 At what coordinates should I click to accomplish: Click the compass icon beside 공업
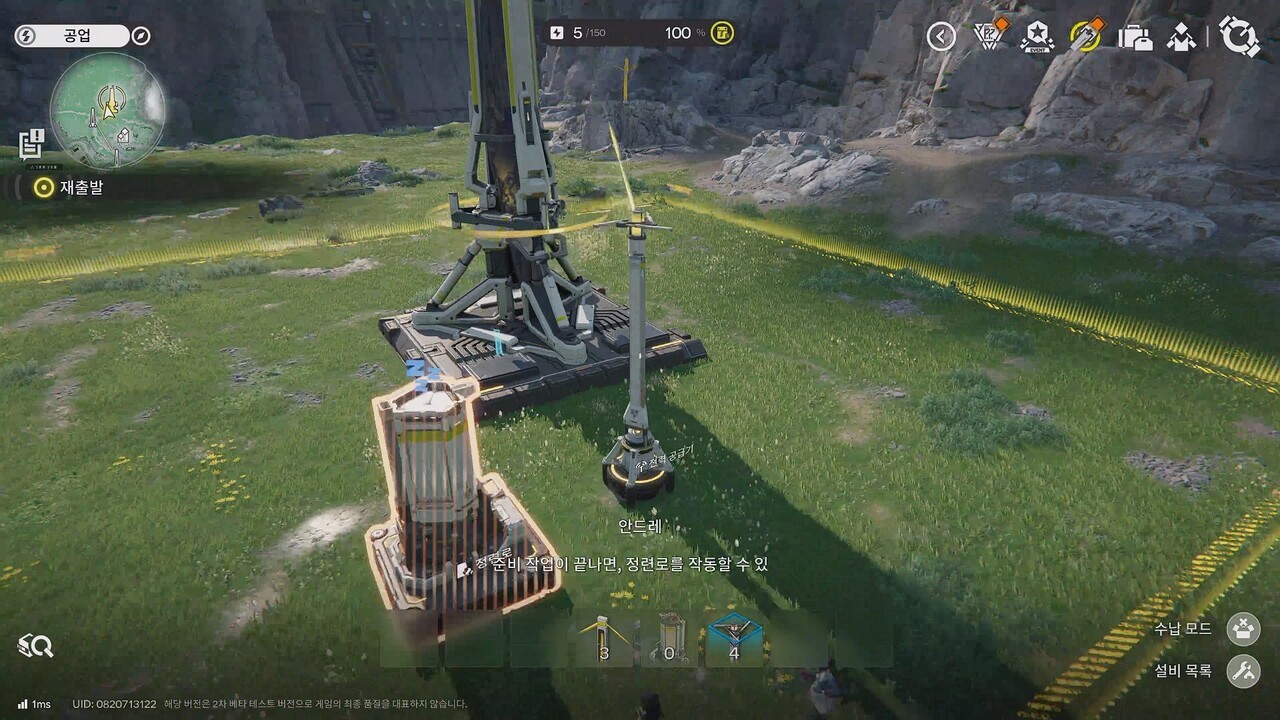tap(141, 36)
